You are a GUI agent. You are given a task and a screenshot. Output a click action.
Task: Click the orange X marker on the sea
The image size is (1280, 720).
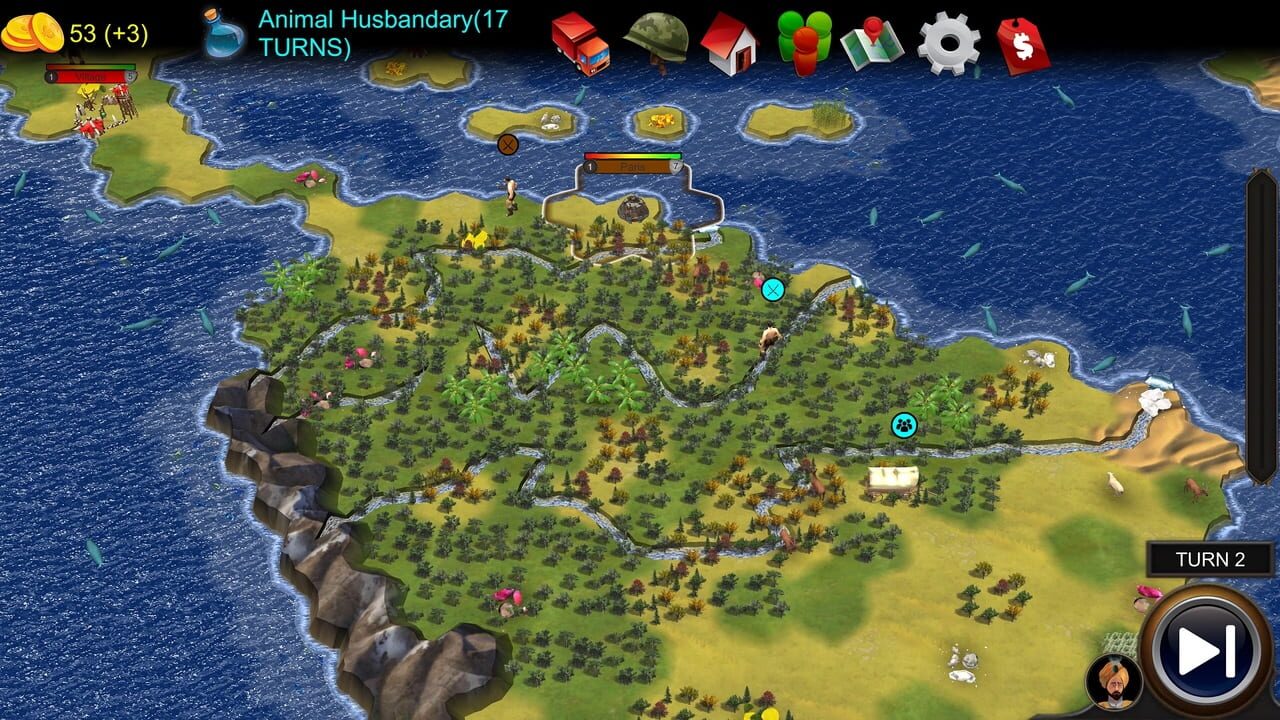pos(508,143)
